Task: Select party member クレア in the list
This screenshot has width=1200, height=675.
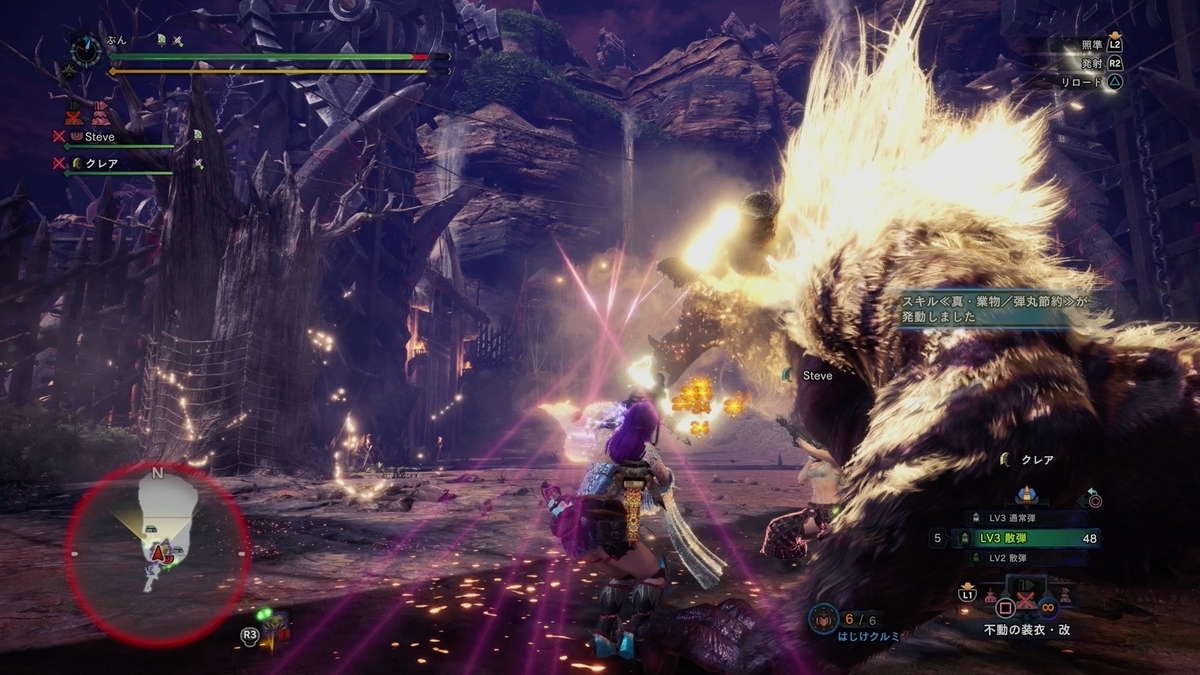Action: (x=100, y=162)
